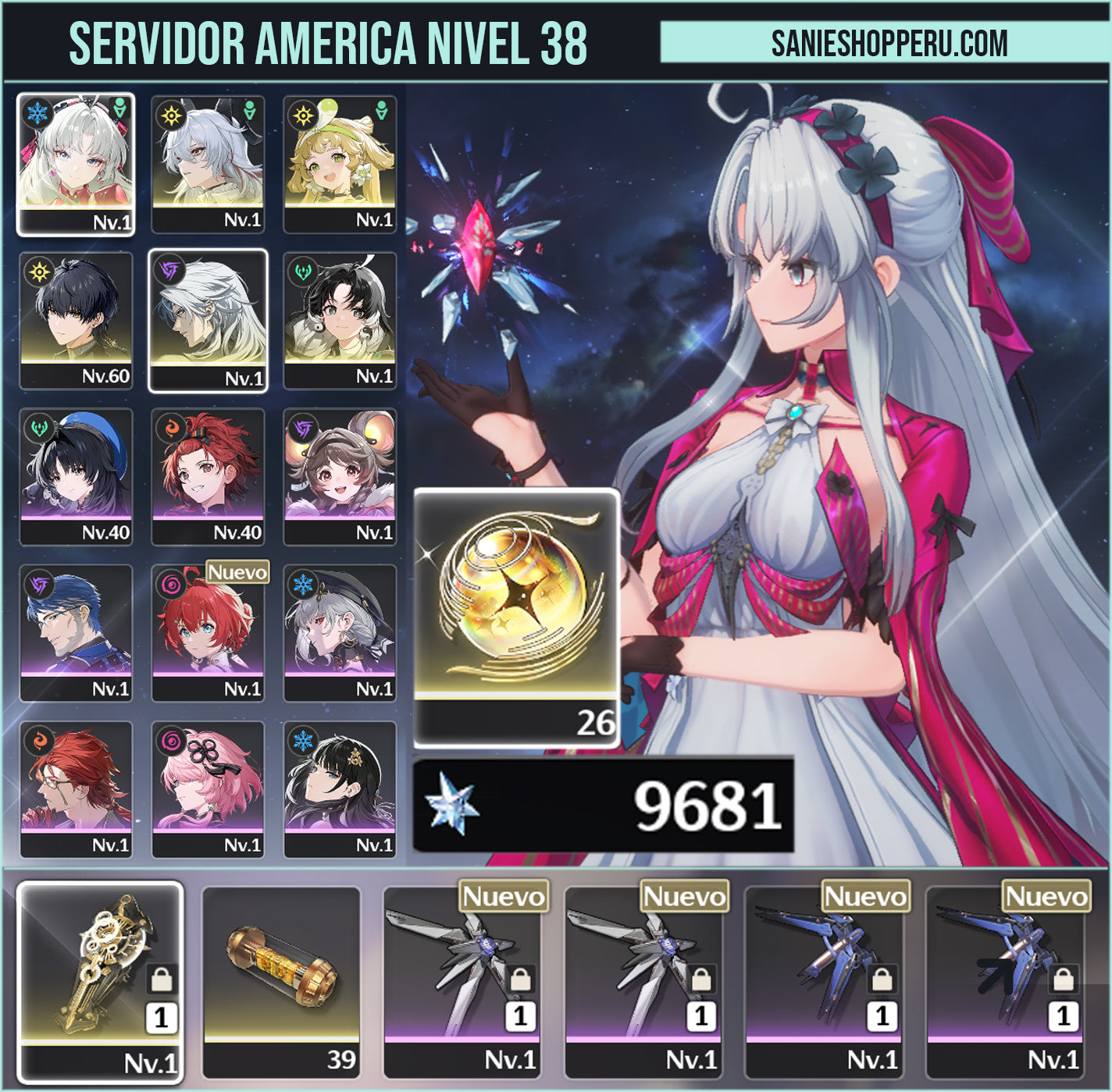Pick the black-haired male character at Nv.60
The image size is (1112, 1092).
pyautogui.click(x=76, y=319)
